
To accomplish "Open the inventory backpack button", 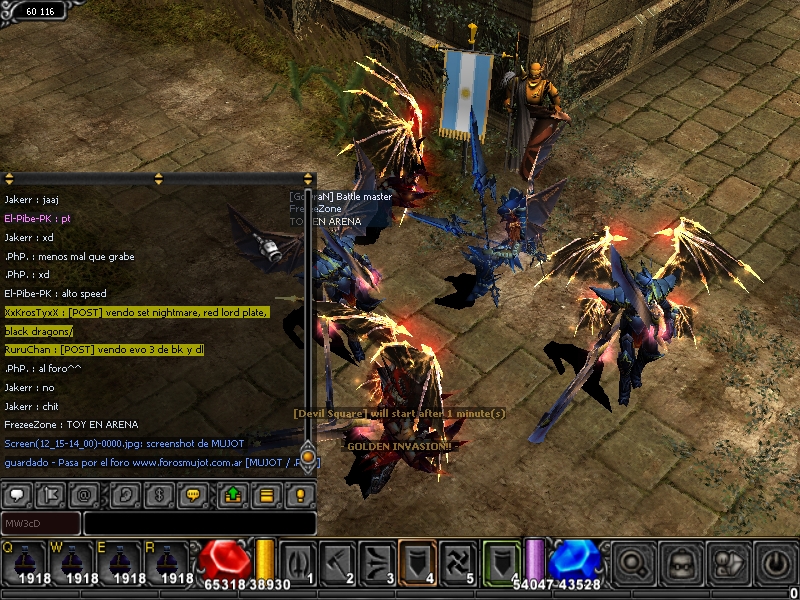I will pyautogui.click(x=682, y=563).
